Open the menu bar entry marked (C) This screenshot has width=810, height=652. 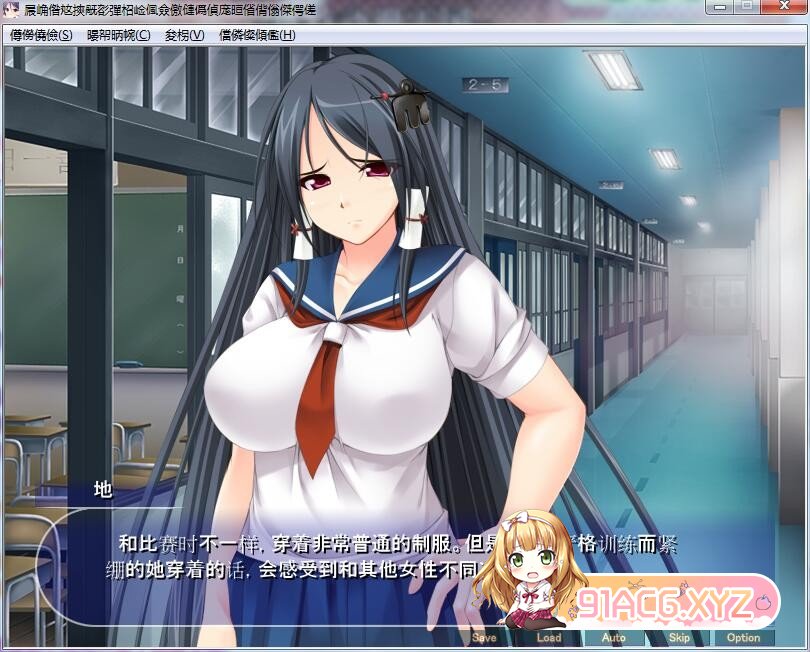119,35
